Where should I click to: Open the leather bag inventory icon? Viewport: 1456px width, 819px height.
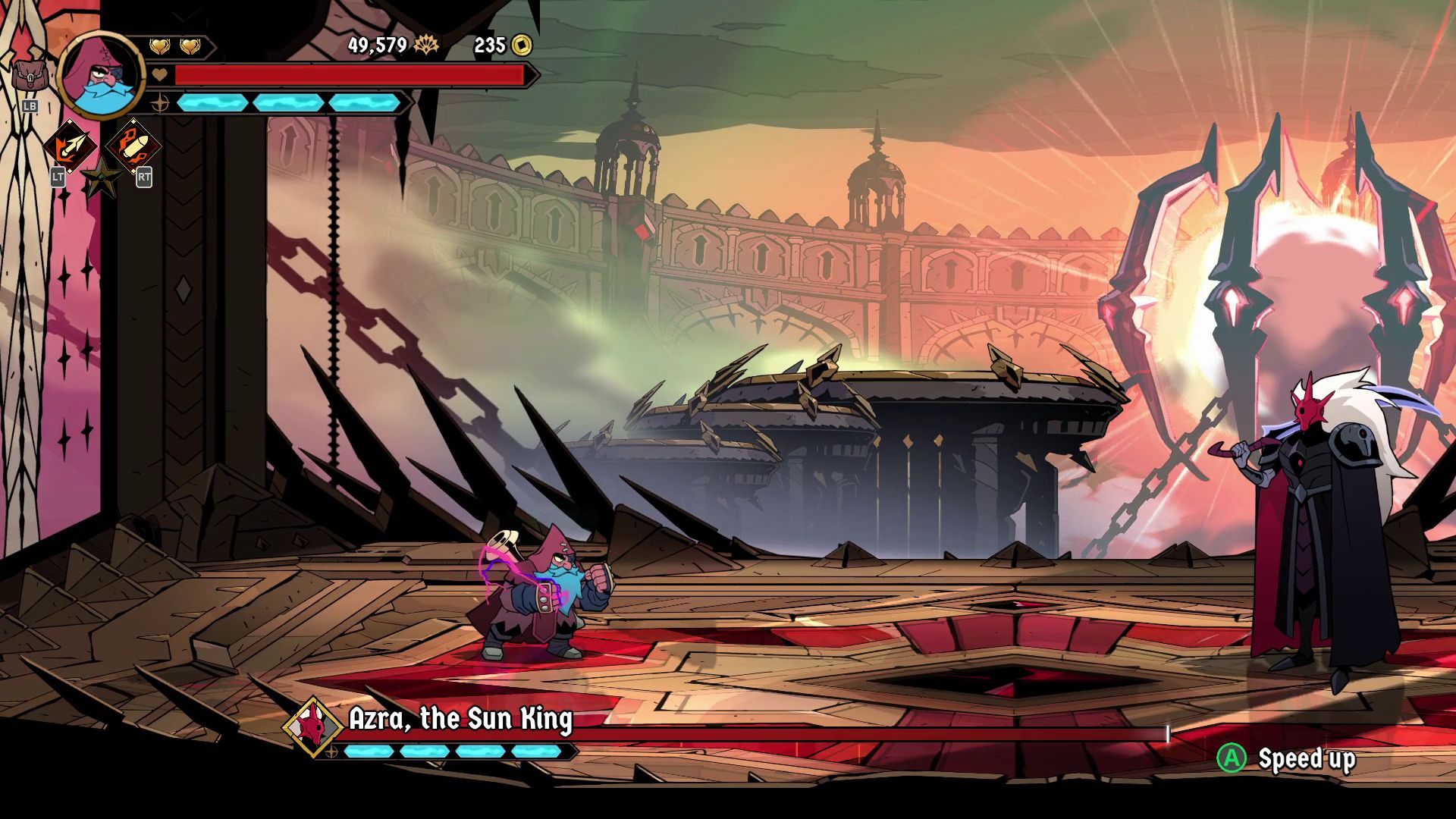tap(30, 76)
